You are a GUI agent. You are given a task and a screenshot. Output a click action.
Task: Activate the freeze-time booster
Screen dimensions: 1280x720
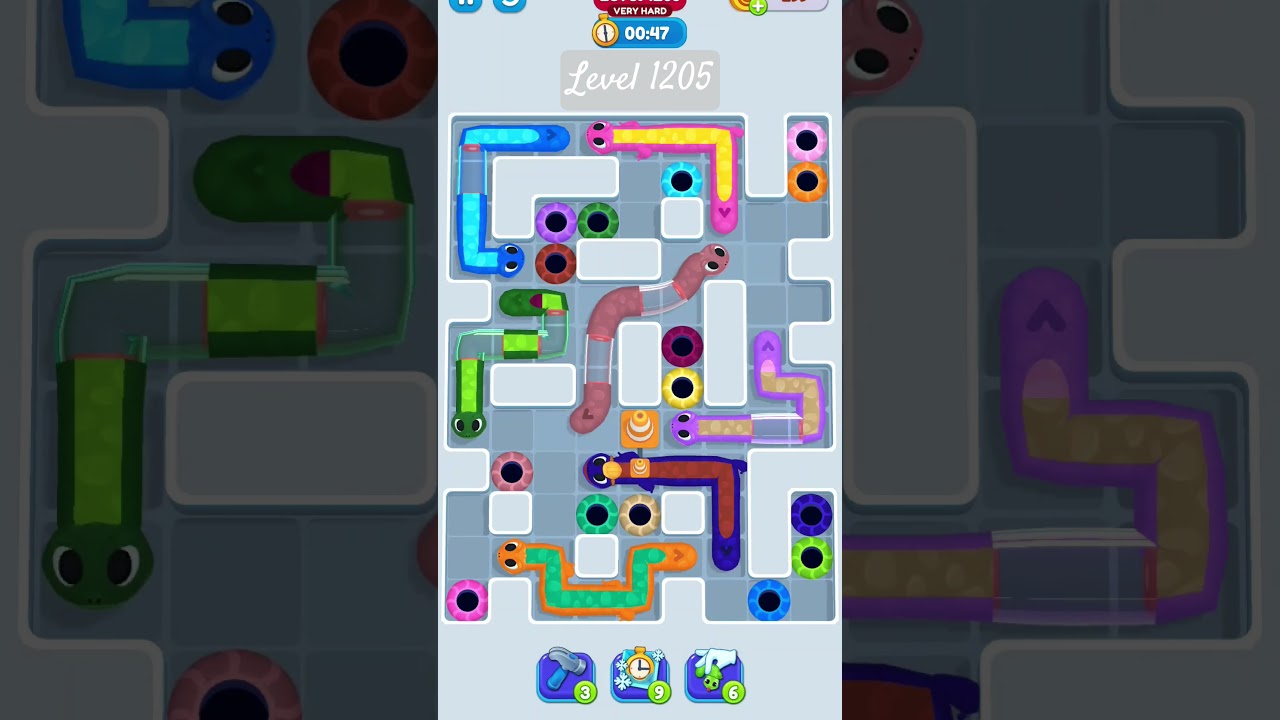[x=640, y=675]
